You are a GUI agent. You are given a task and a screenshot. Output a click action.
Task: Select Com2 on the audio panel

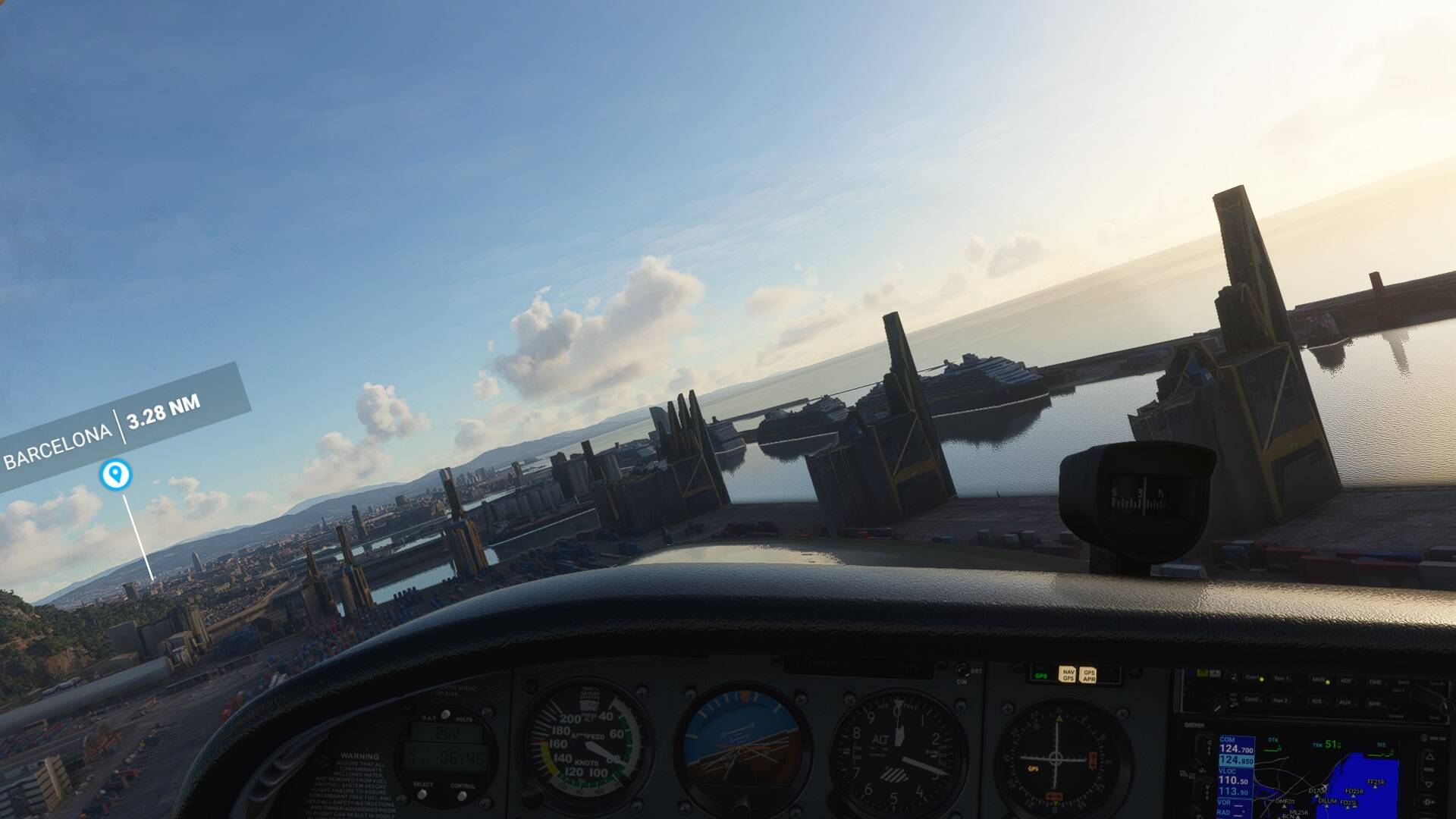tap(1253, 700)
